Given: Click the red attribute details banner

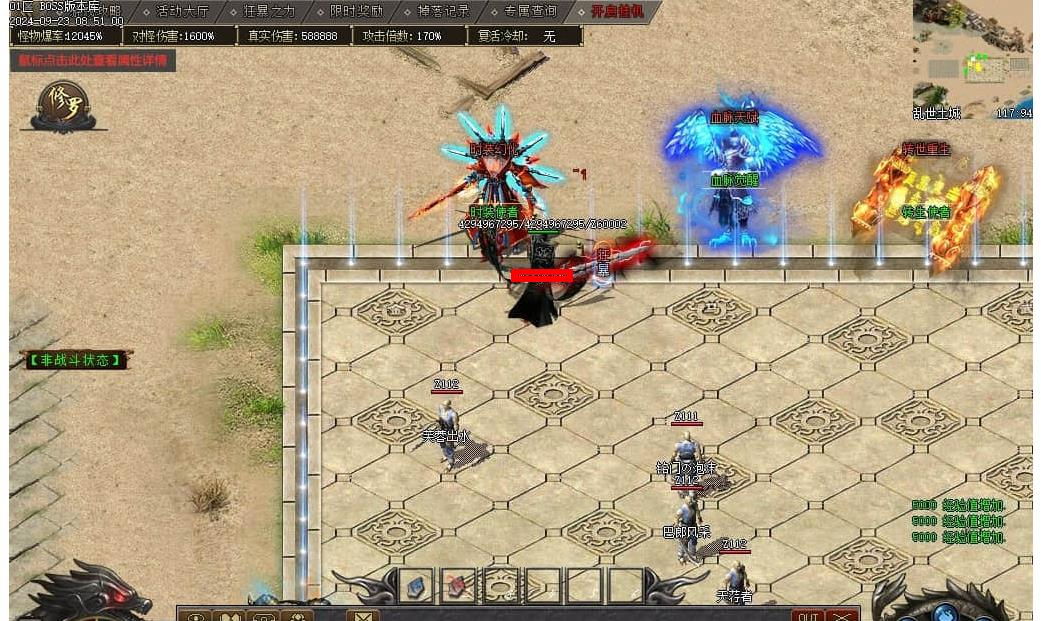Looking at the screenshot, I should [93, 60].
